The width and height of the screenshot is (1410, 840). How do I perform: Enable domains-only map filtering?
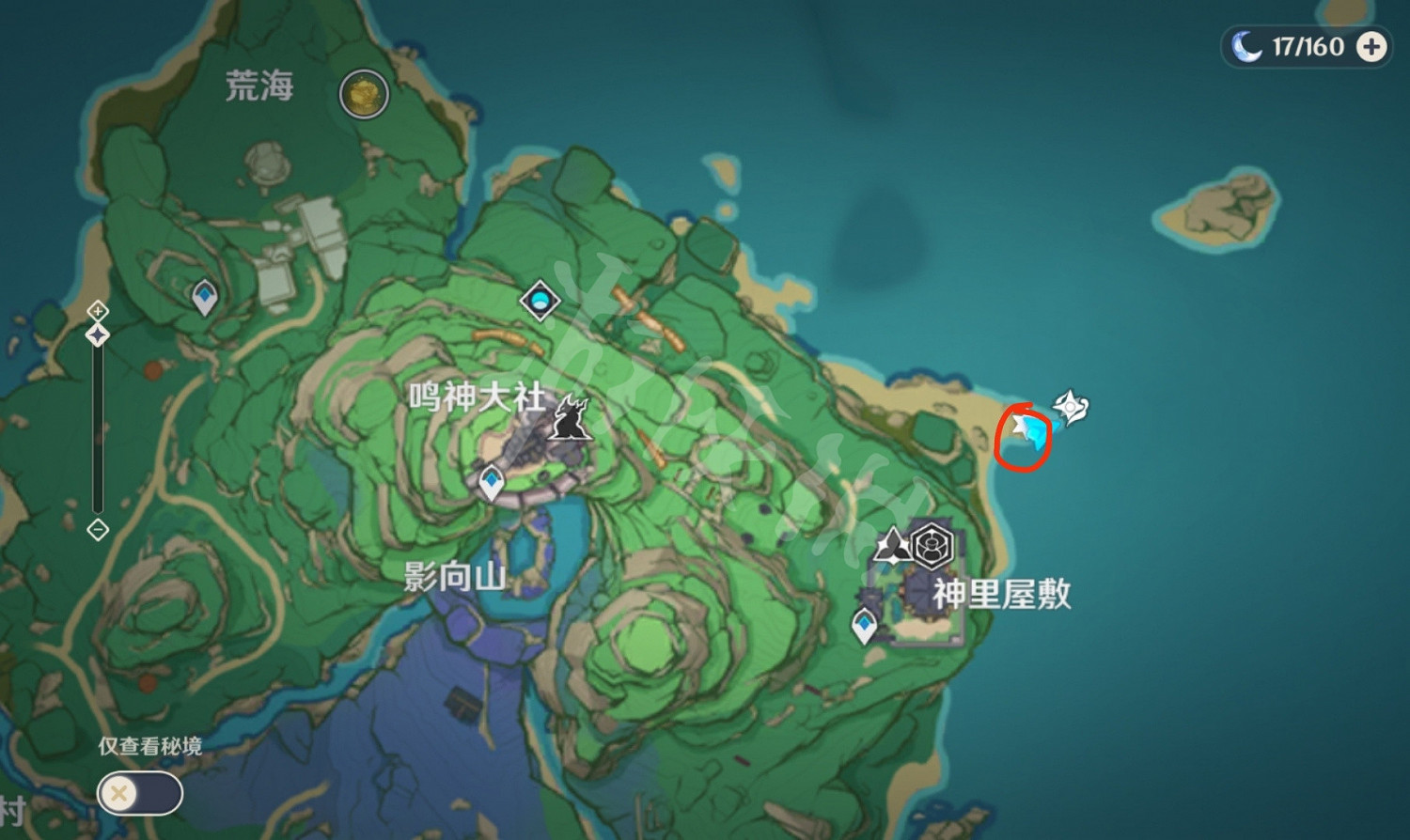tap(139, 792)
